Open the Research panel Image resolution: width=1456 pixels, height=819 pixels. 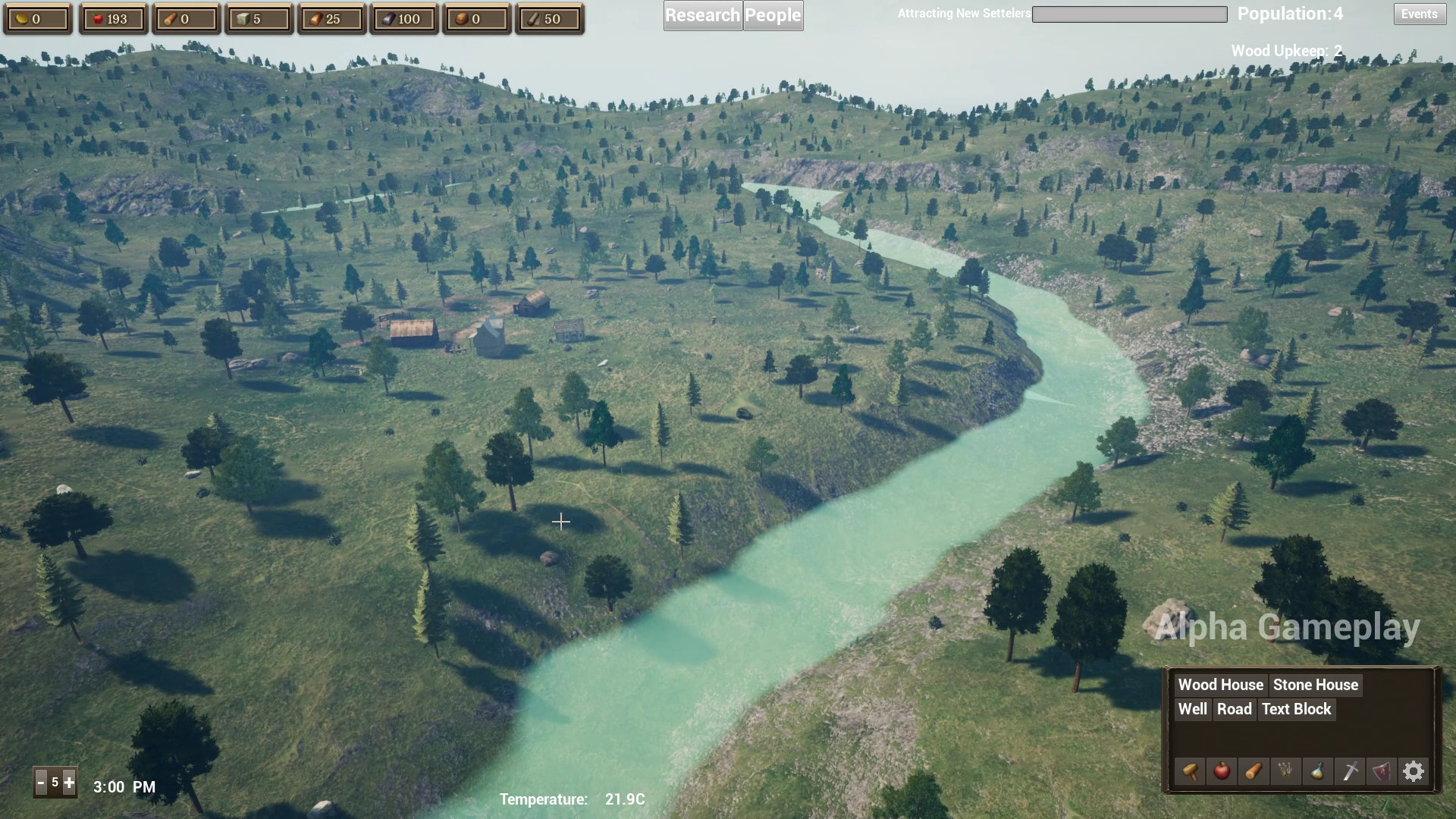point(702,15)
